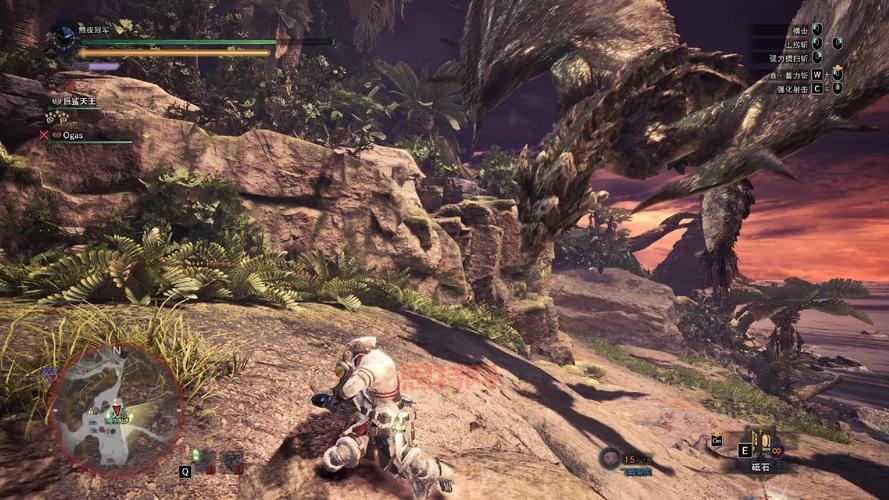Screen dimensions: 889x500
Task: Open the circular minimap
Action: (x=116, y=408)
